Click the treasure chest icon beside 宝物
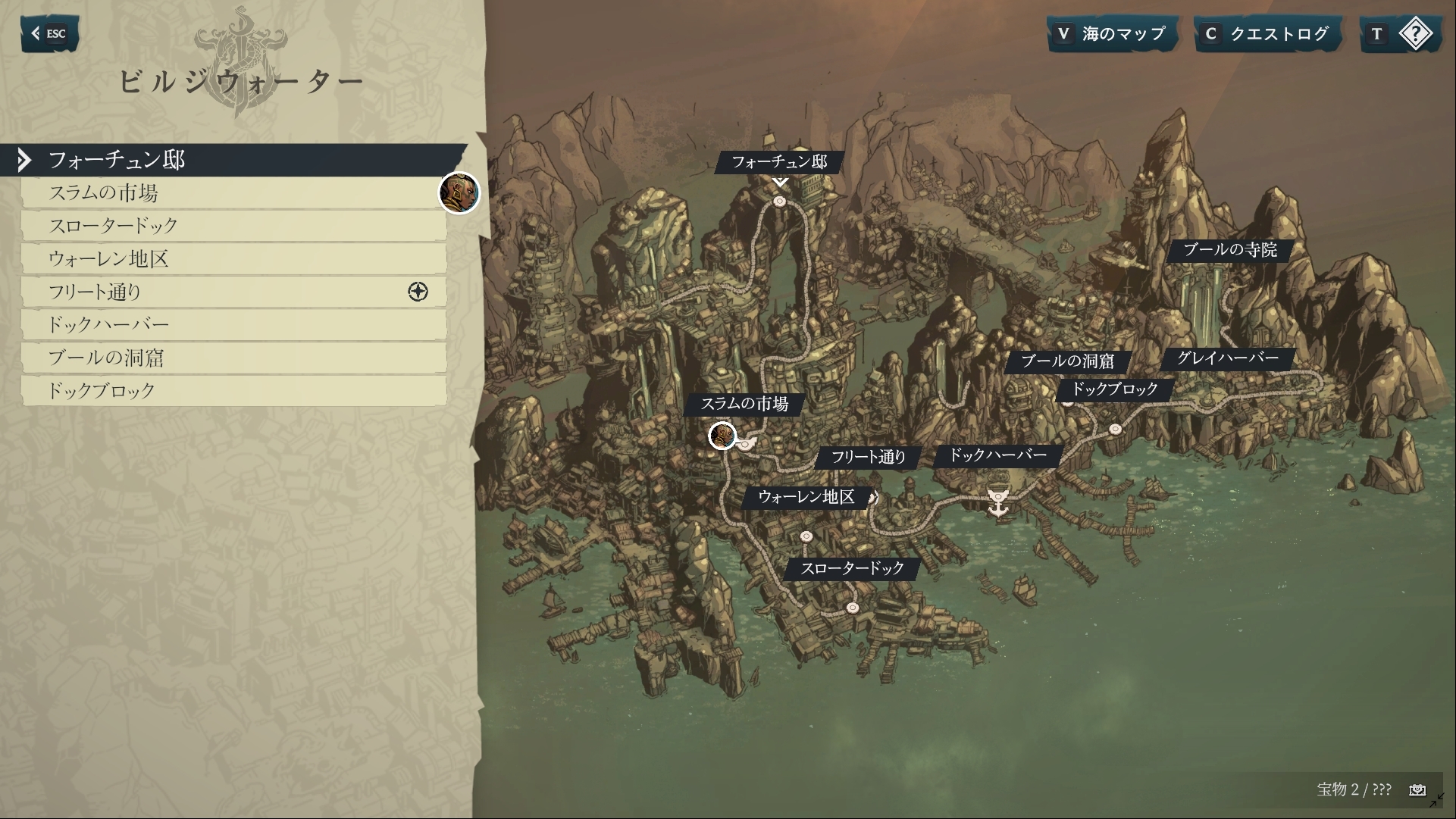The image size is (1456, 819). 1417,790
